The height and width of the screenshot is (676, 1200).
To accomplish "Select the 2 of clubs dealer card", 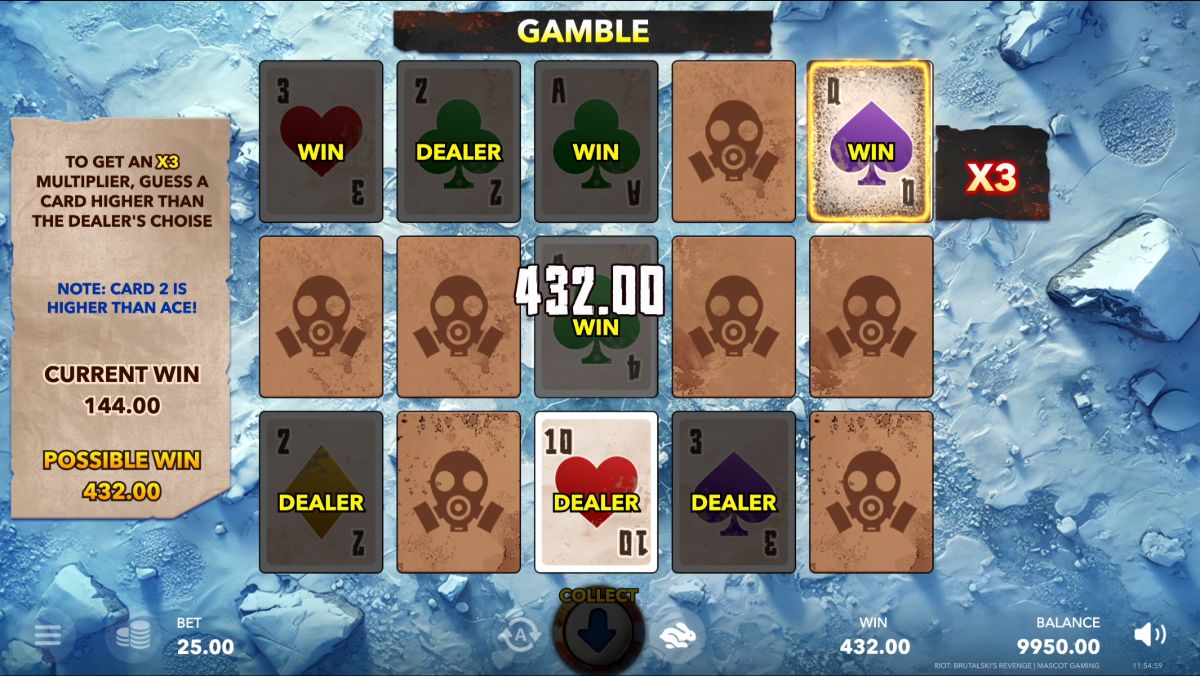I will (x=458, y=141).
